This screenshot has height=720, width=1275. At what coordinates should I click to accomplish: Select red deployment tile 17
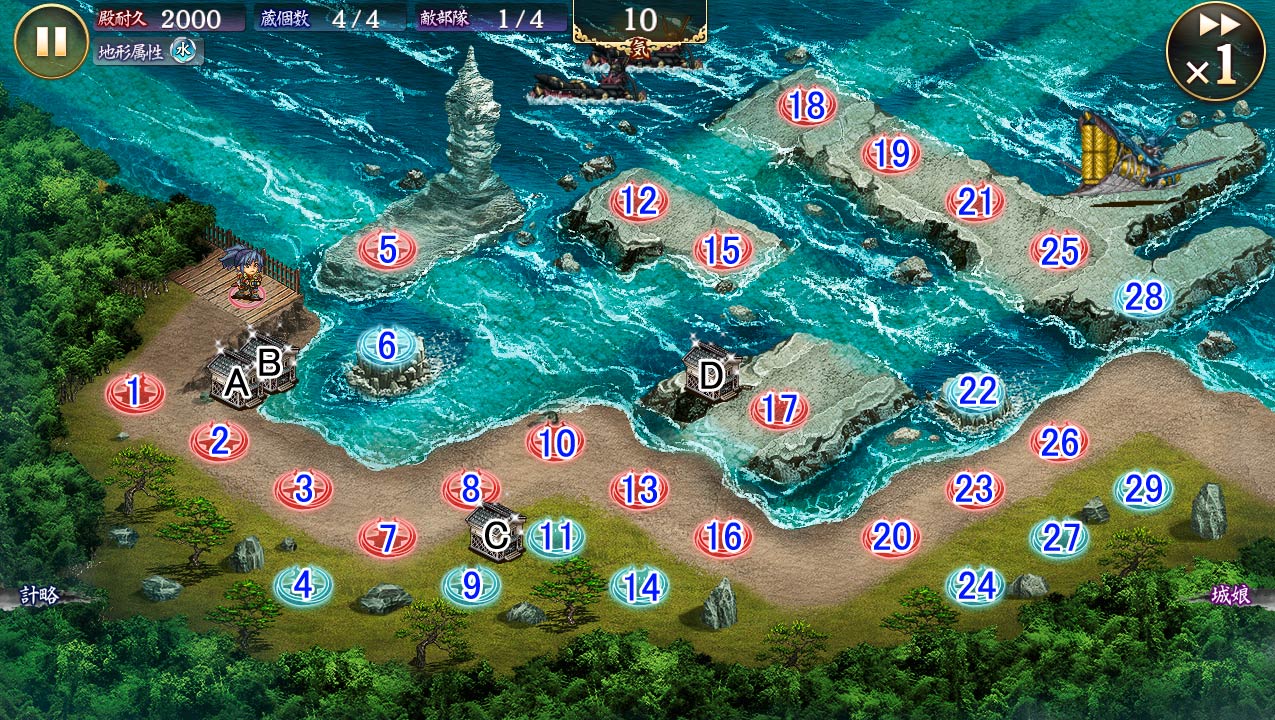click(x=778, y=409)
